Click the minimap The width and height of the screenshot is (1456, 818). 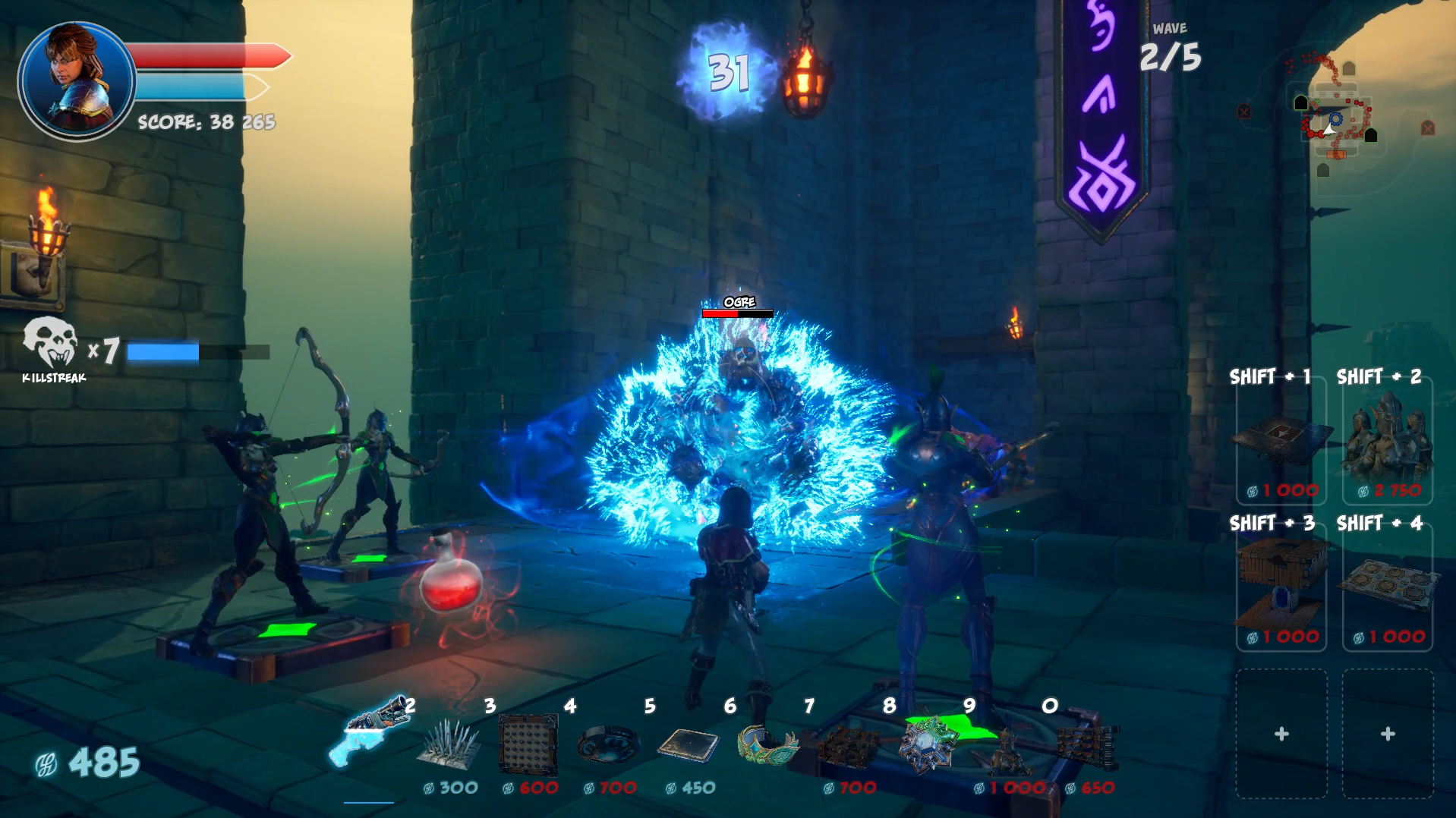pyautogui.click(x=1335, y=114)
